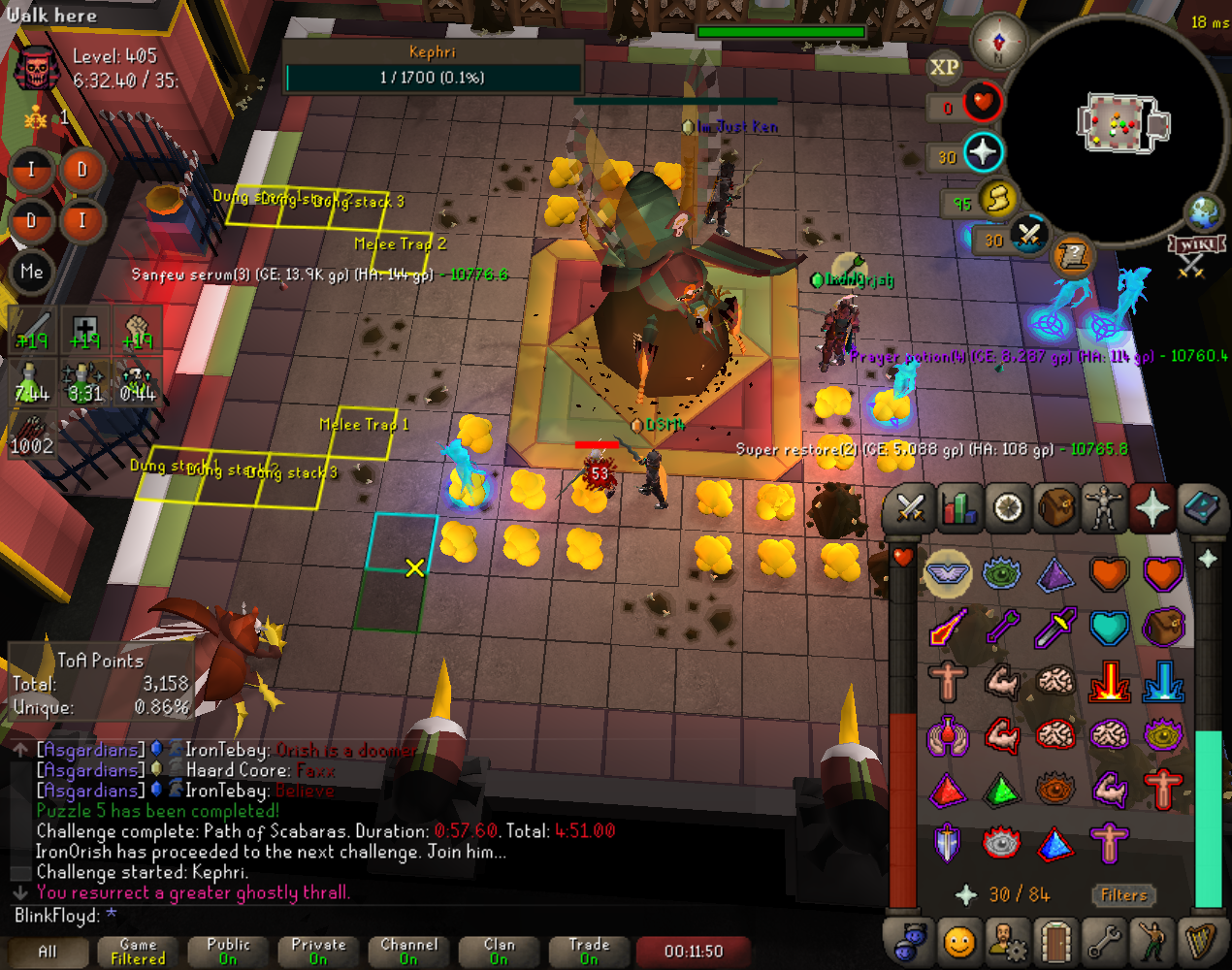1232x970 pixels.
Task: Toggle run using the boot orb
Action: (996, 200)
